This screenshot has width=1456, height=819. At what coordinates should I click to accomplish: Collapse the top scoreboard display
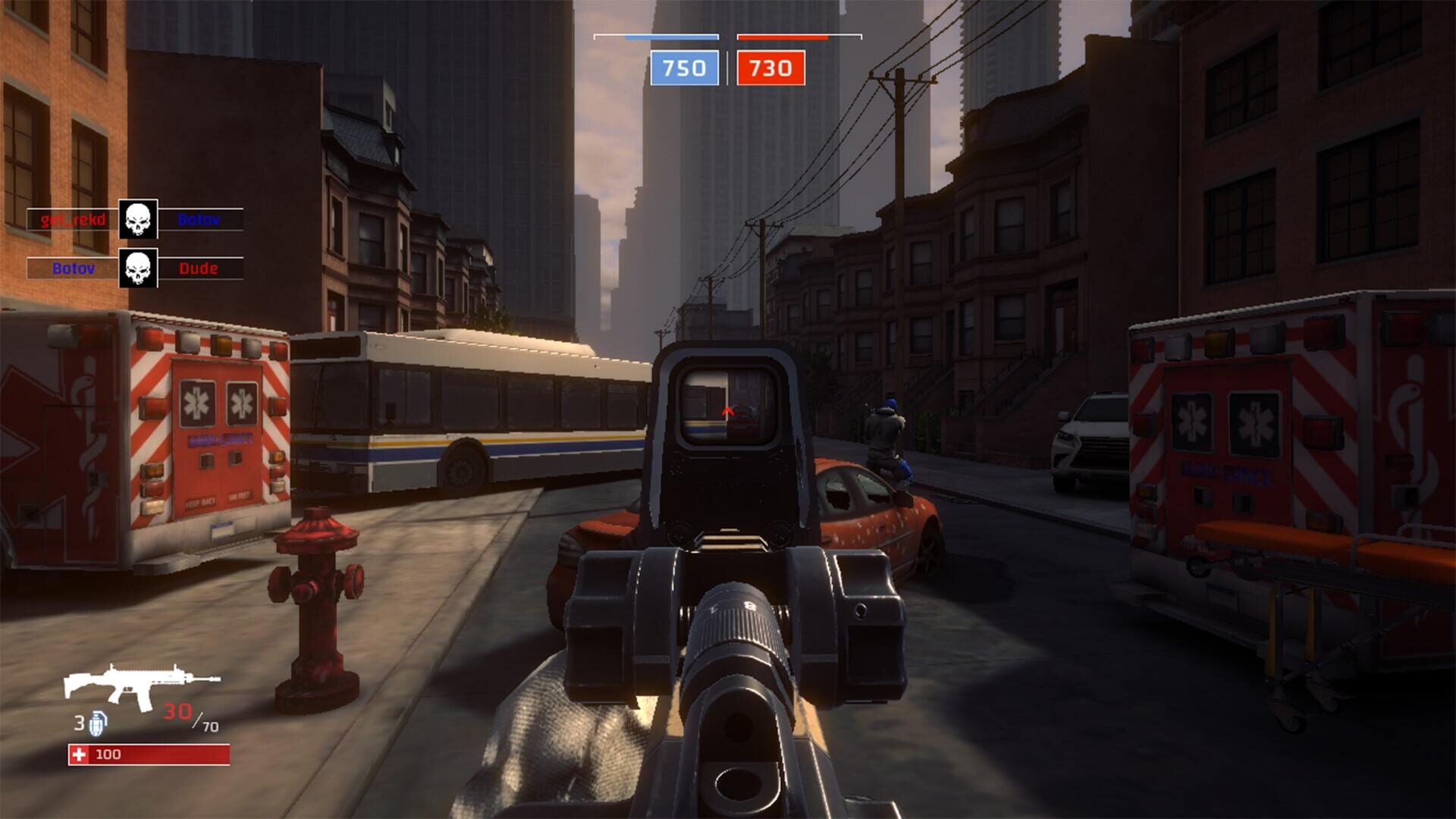click(726, 53)
